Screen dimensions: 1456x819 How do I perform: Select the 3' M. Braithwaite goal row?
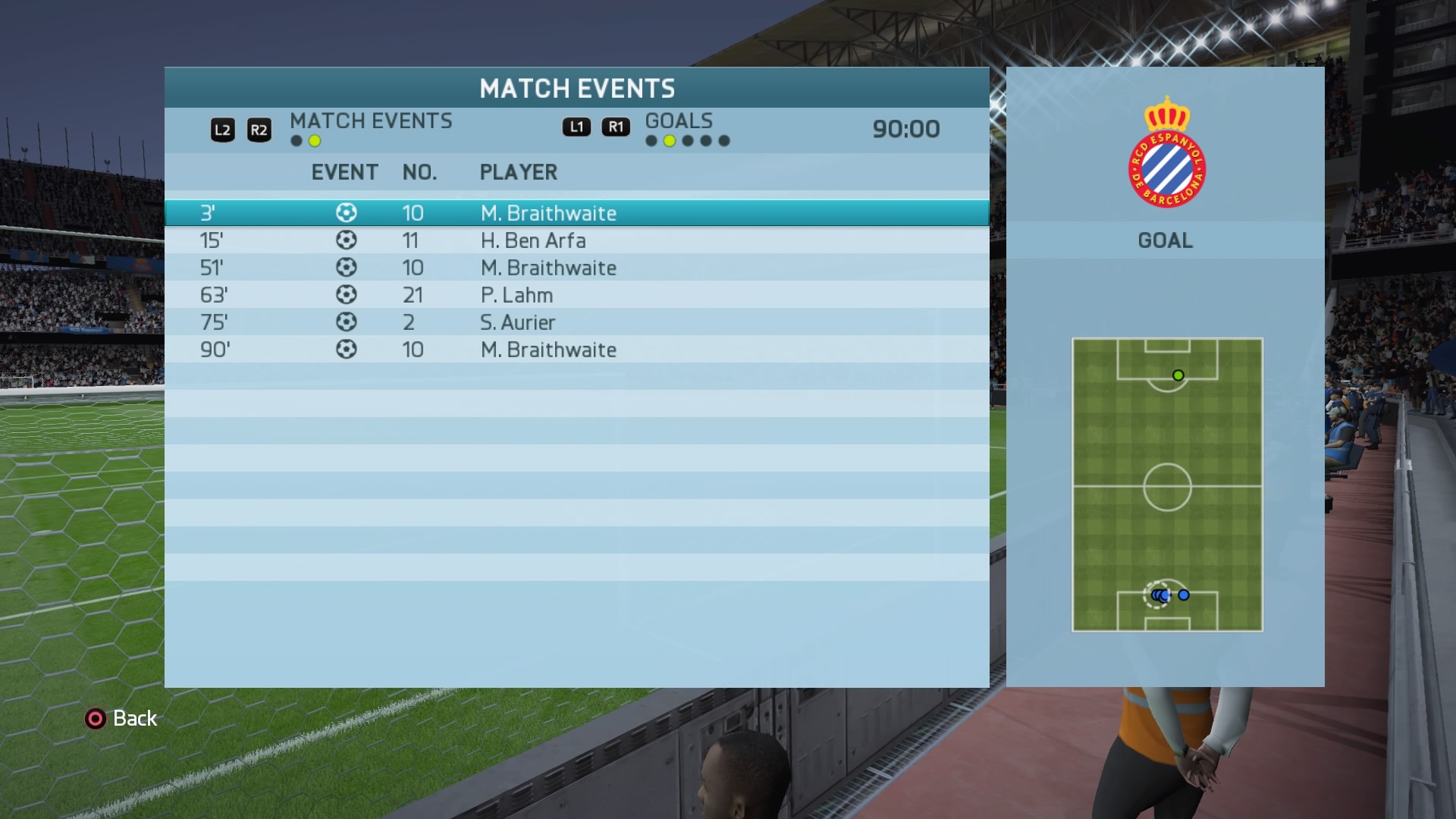click(x=576, y=213)
